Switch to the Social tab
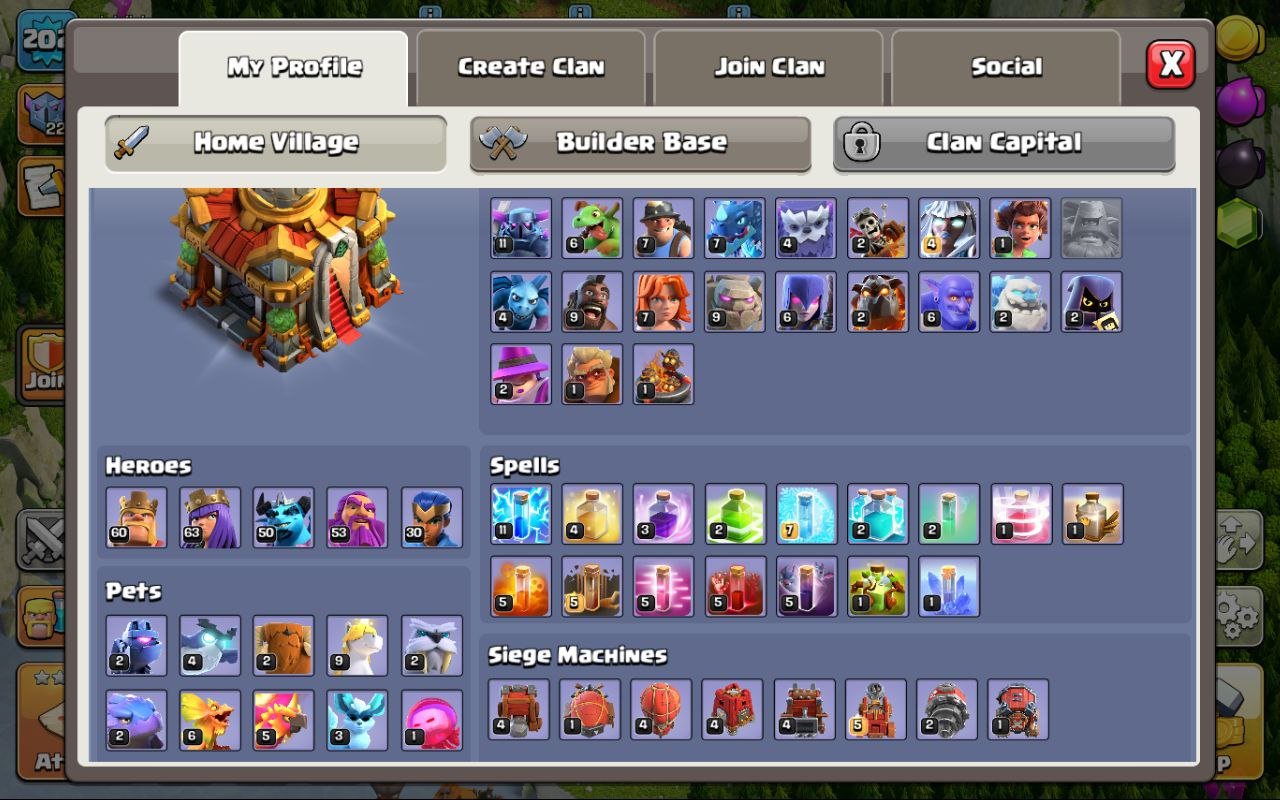Image resolution: width=1280 pixels, height=800 pixels. (1006, 66)
